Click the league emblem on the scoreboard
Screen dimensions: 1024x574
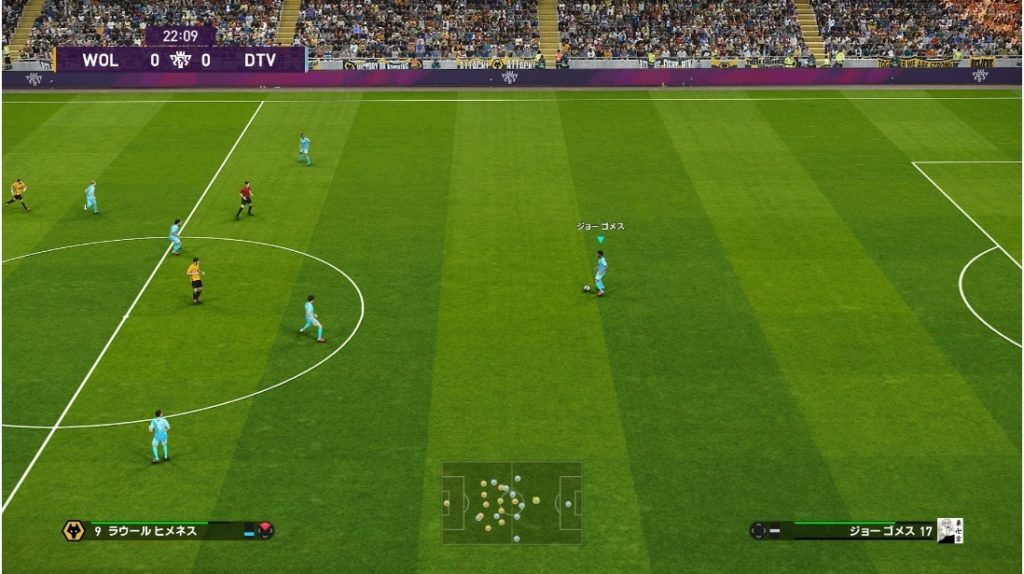(x=180, y=60)
